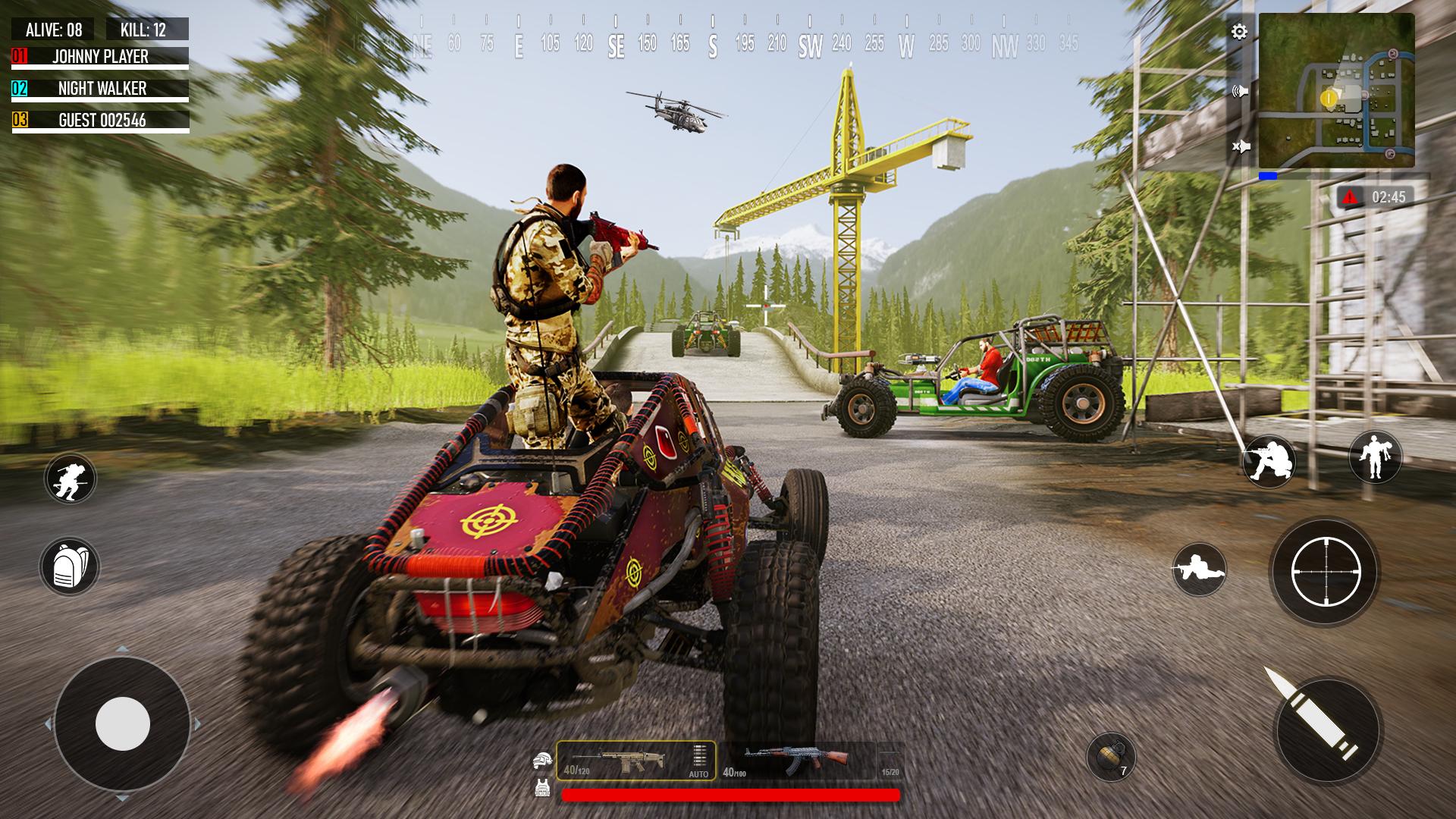View player NIGHT WALKER on the scoreboard
1456x819 pixels.
102,89
